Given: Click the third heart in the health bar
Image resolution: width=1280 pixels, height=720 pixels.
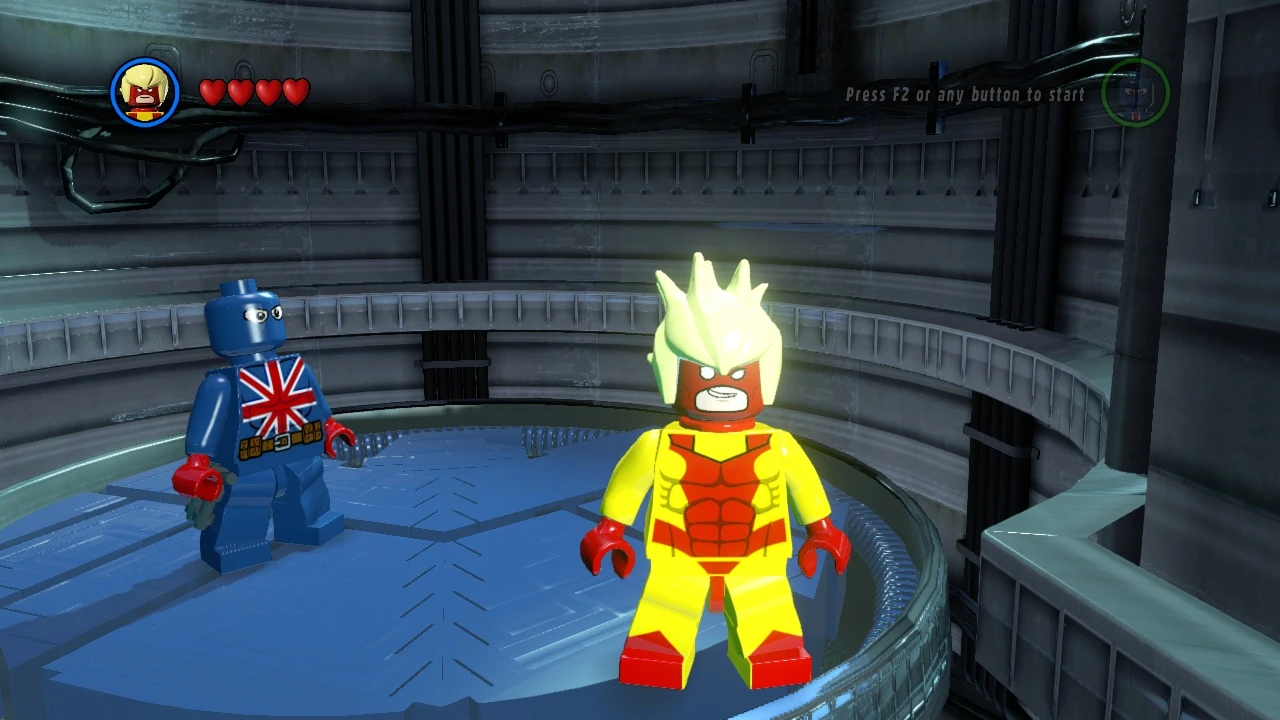Looking at the screenshot, I should [x=267, y=90].
